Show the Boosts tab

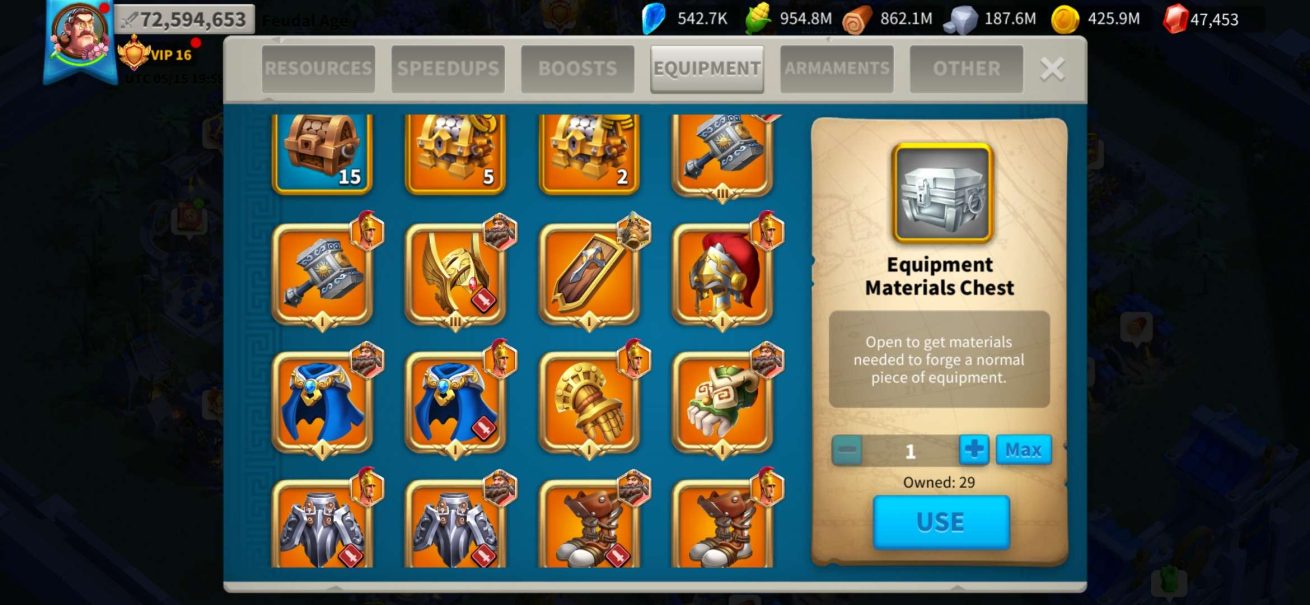(577, 69)
